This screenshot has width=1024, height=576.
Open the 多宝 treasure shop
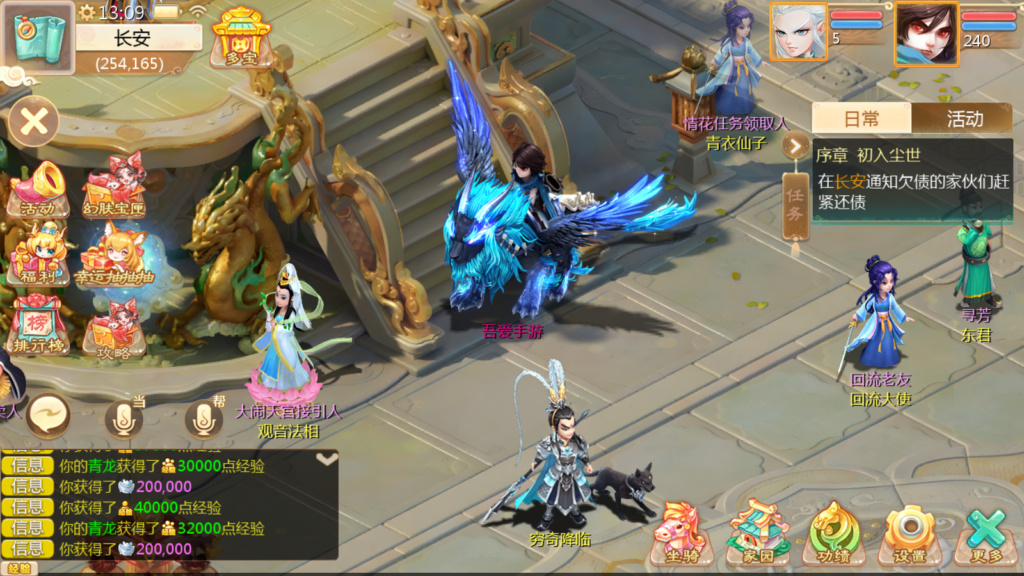tap(235, 38)
